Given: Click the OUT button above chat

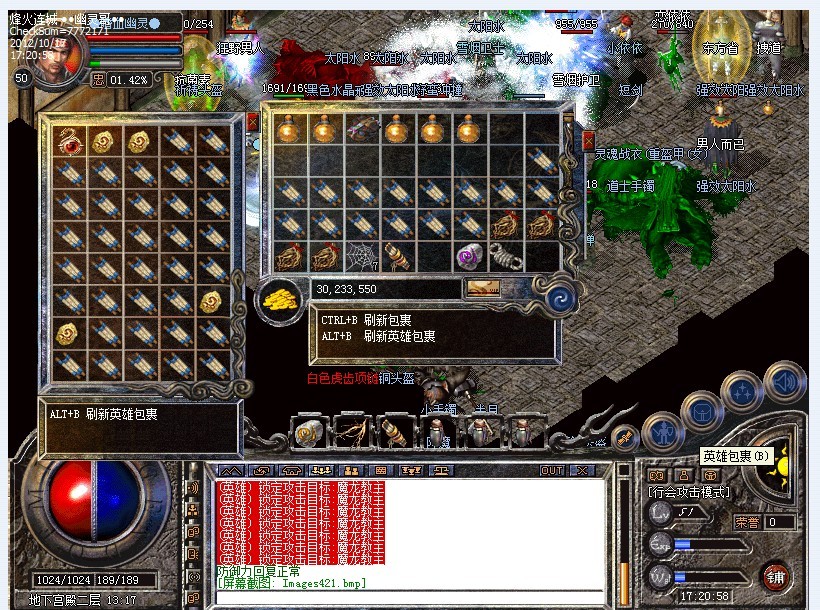Looking at the screenshot, I should (x=552, y=470).
